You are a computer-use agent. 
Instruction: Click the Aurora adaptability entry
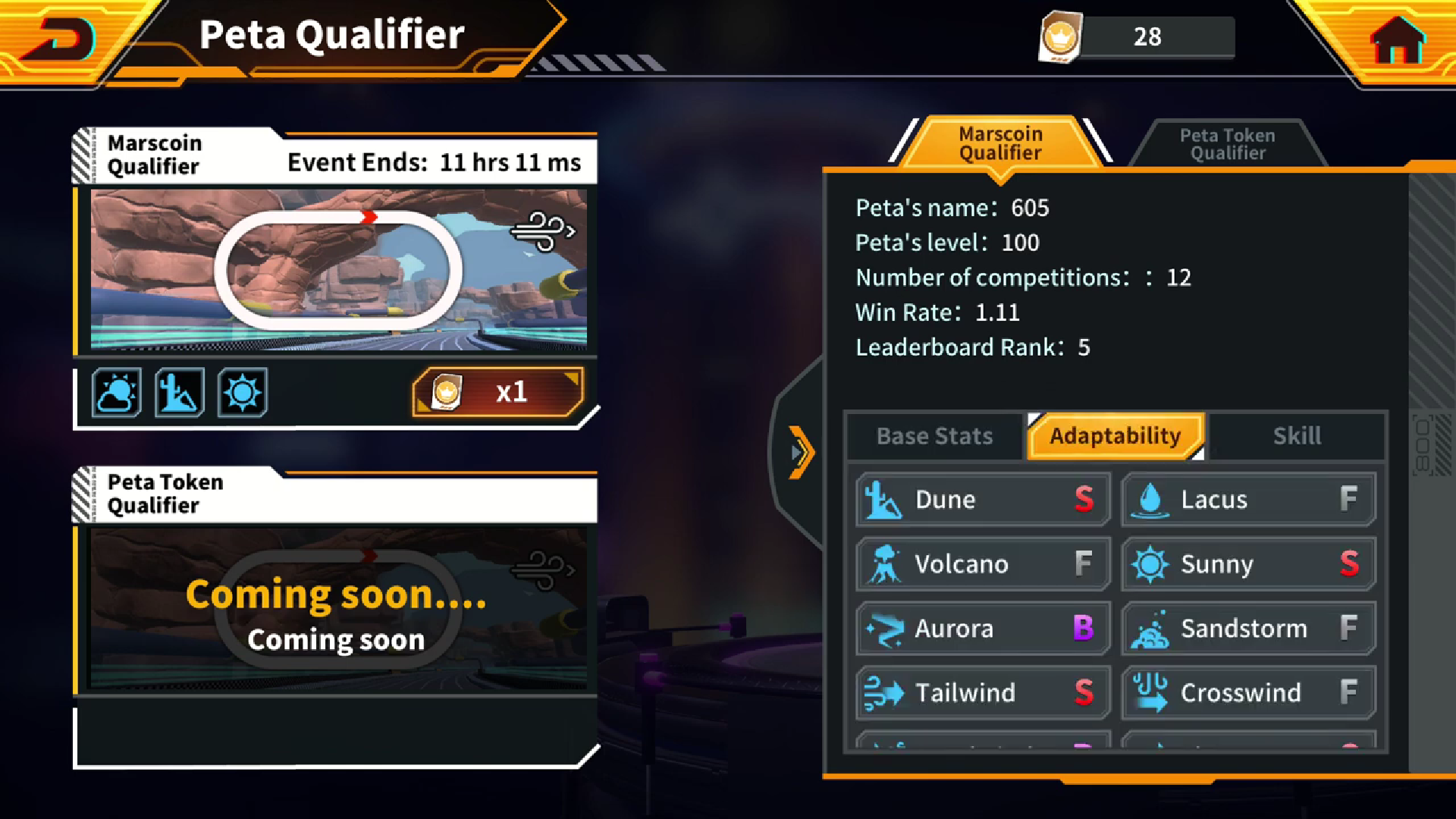[983, 629]
